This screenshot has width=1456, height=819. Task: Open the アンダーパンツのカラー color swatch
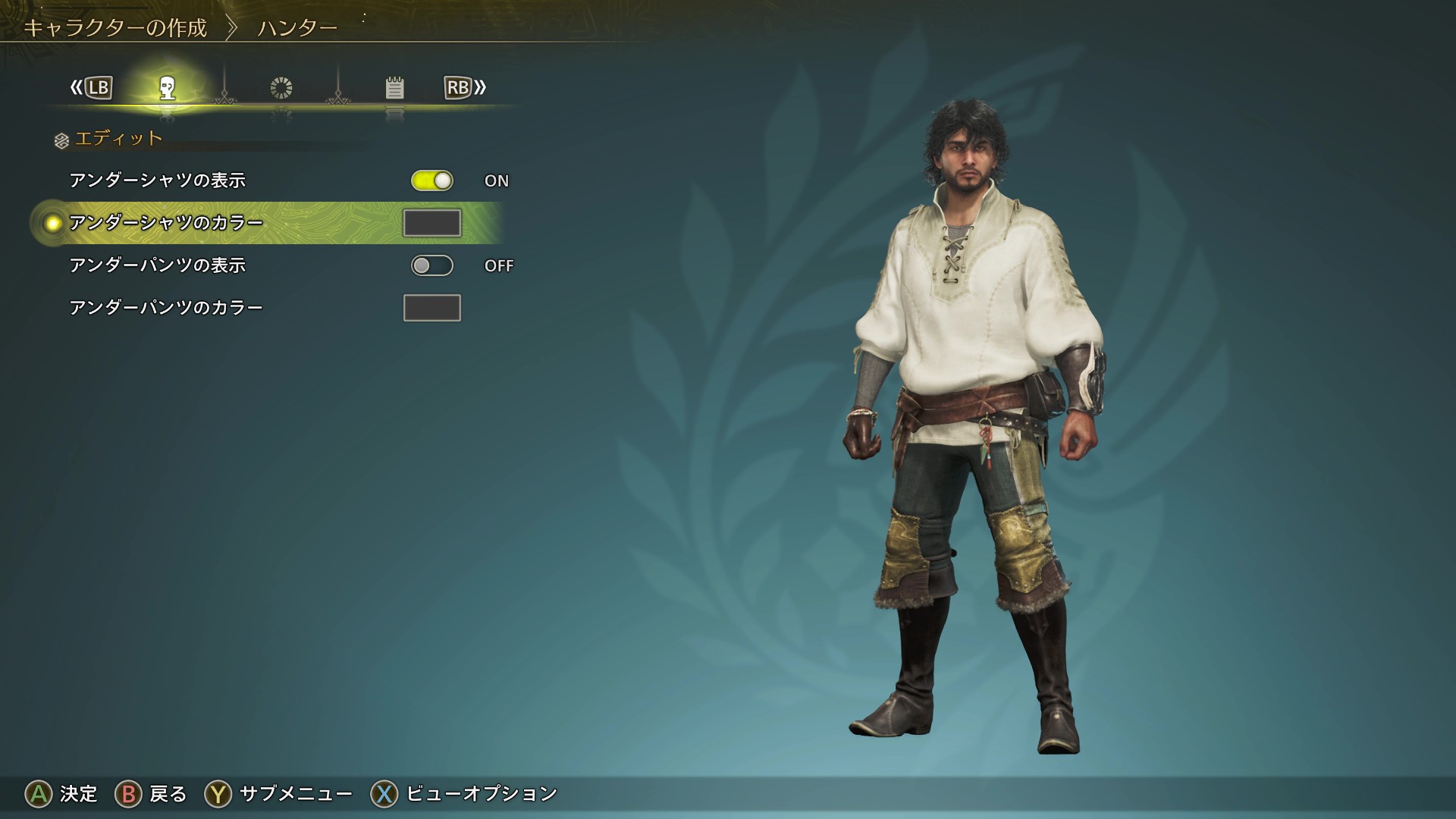(432, 308)
